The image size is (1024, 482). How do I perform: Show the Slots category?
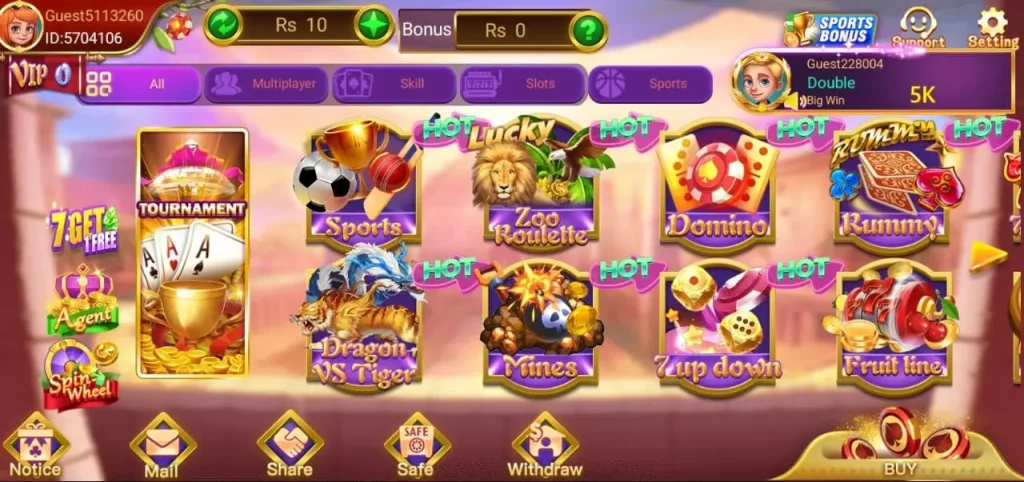522,84
